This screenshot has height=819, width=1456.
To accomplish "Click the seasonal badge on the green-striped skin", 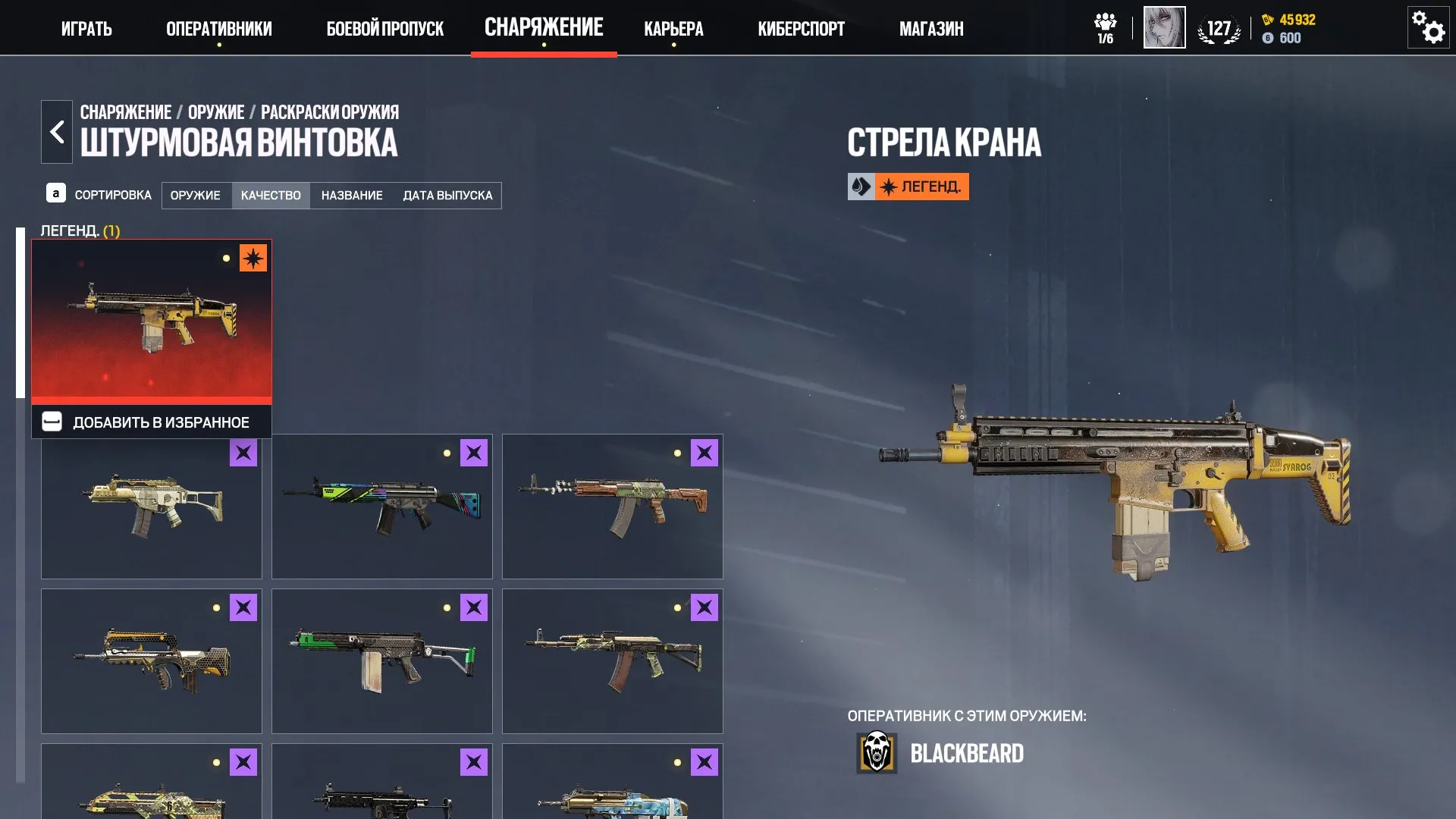I will [x=472, y=453].
